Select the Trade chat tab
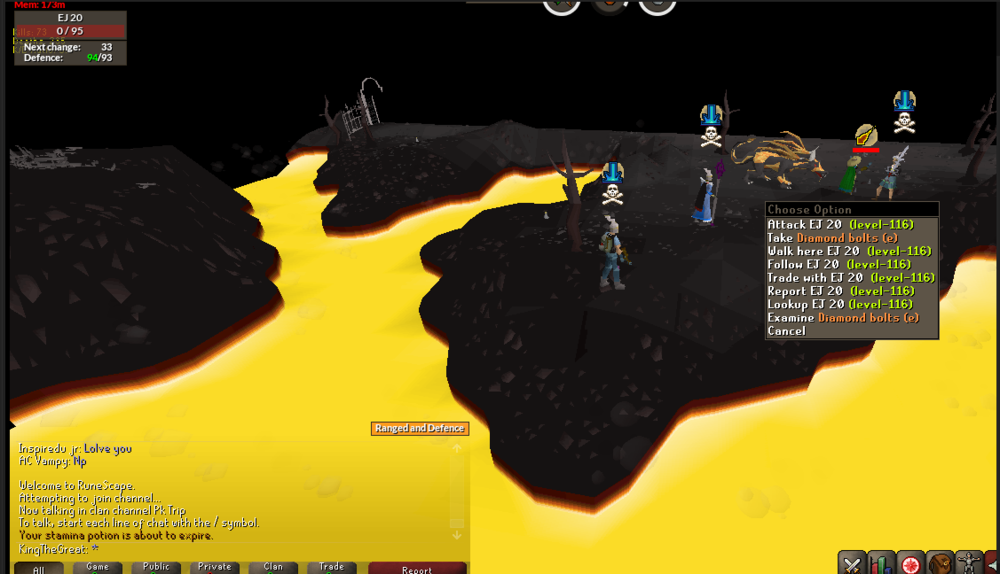This screenshot has height=574, width=1000. pyautogui.click(x=332, y=567)
